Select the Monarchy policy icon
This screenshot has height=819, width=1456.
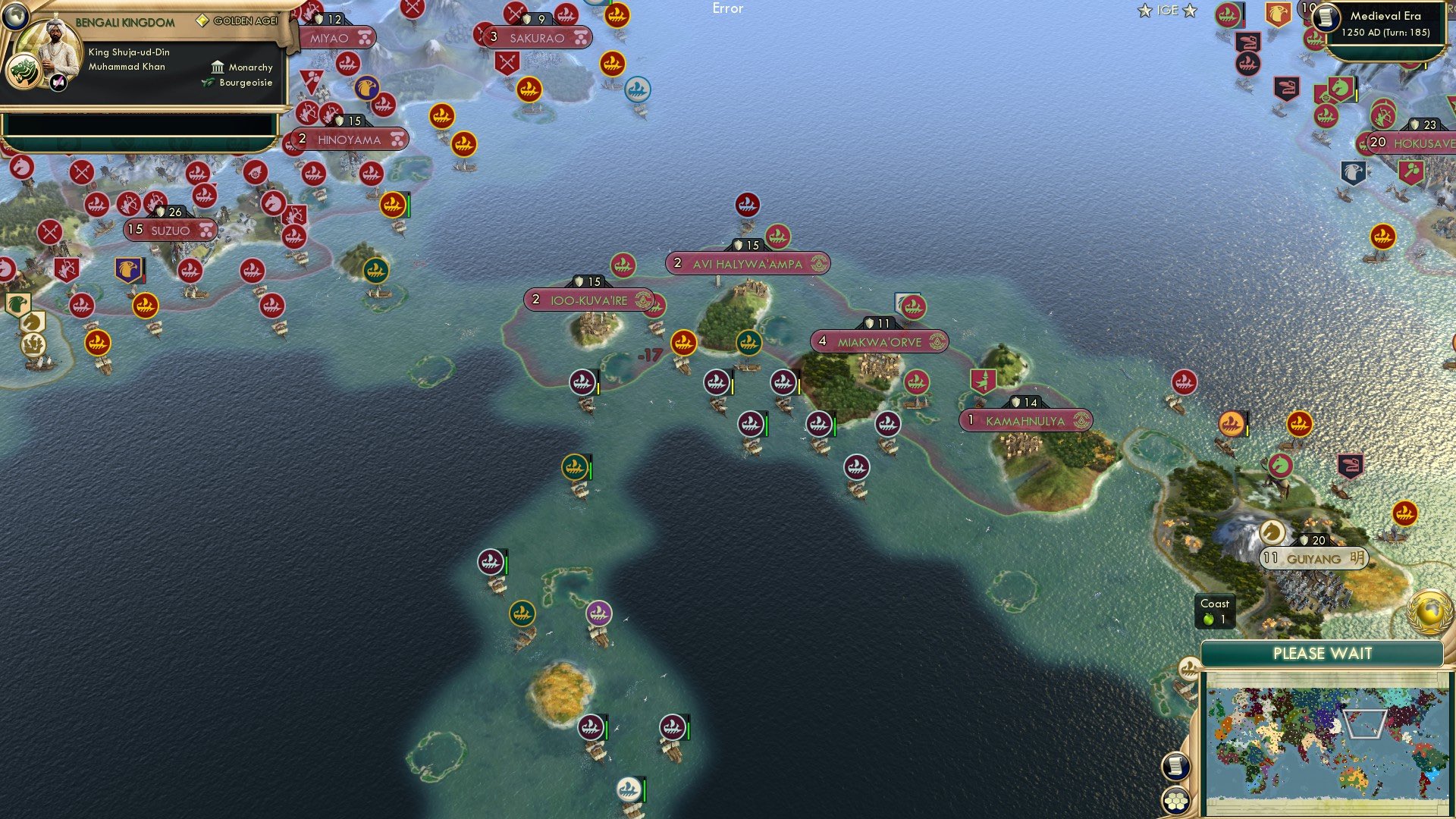coord(218,67)
